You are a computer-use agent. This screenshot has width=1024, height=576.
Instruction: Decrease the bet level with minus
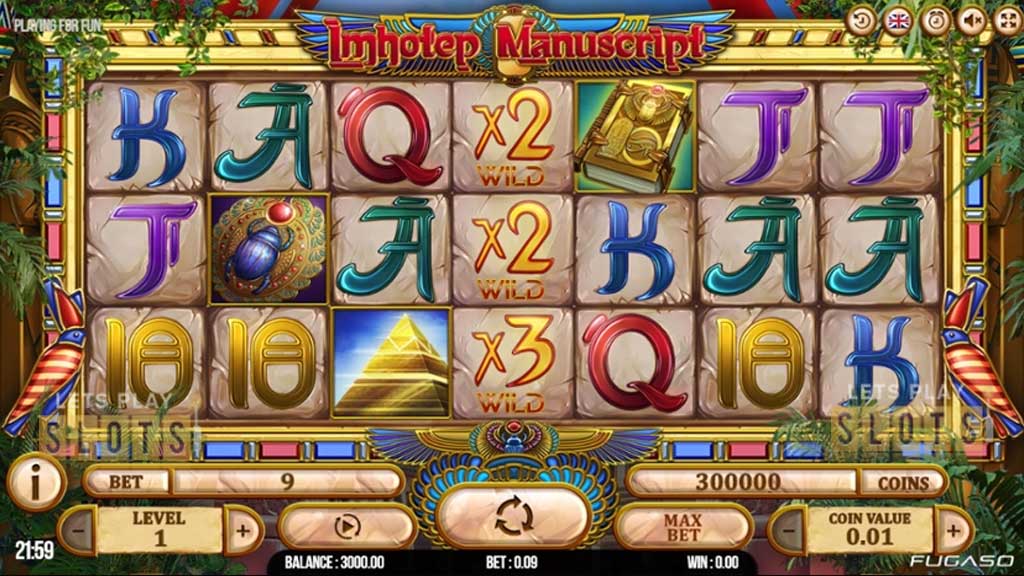(x=77, y=529)
